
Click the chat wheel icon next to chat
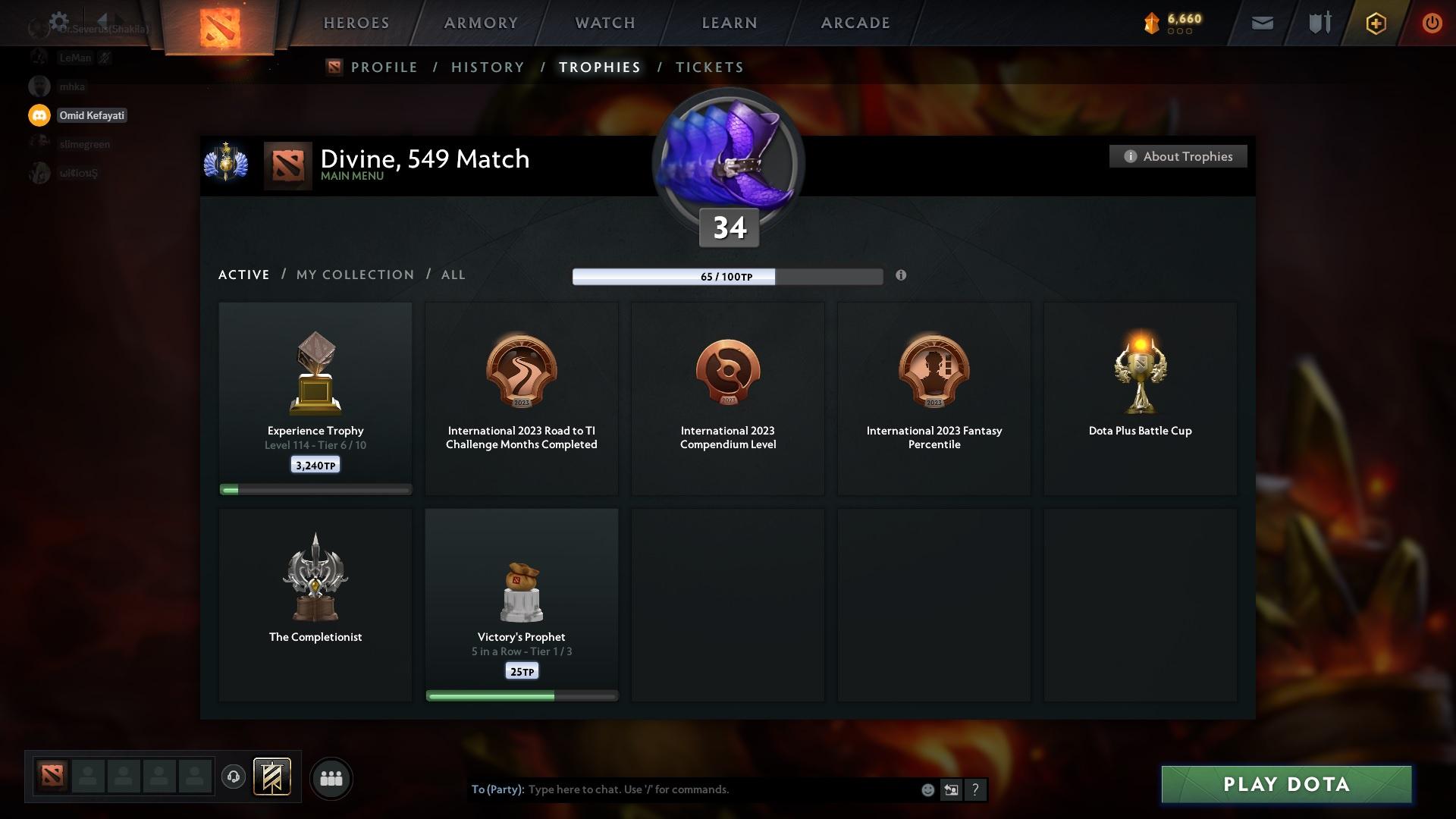(951, 789)
